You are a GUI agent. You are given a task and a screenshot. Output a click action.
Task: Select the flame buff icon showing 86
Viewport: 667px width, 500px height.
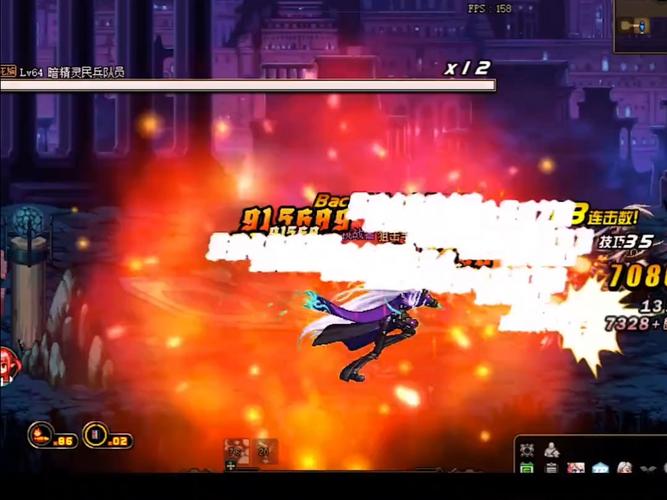(42, 434)
